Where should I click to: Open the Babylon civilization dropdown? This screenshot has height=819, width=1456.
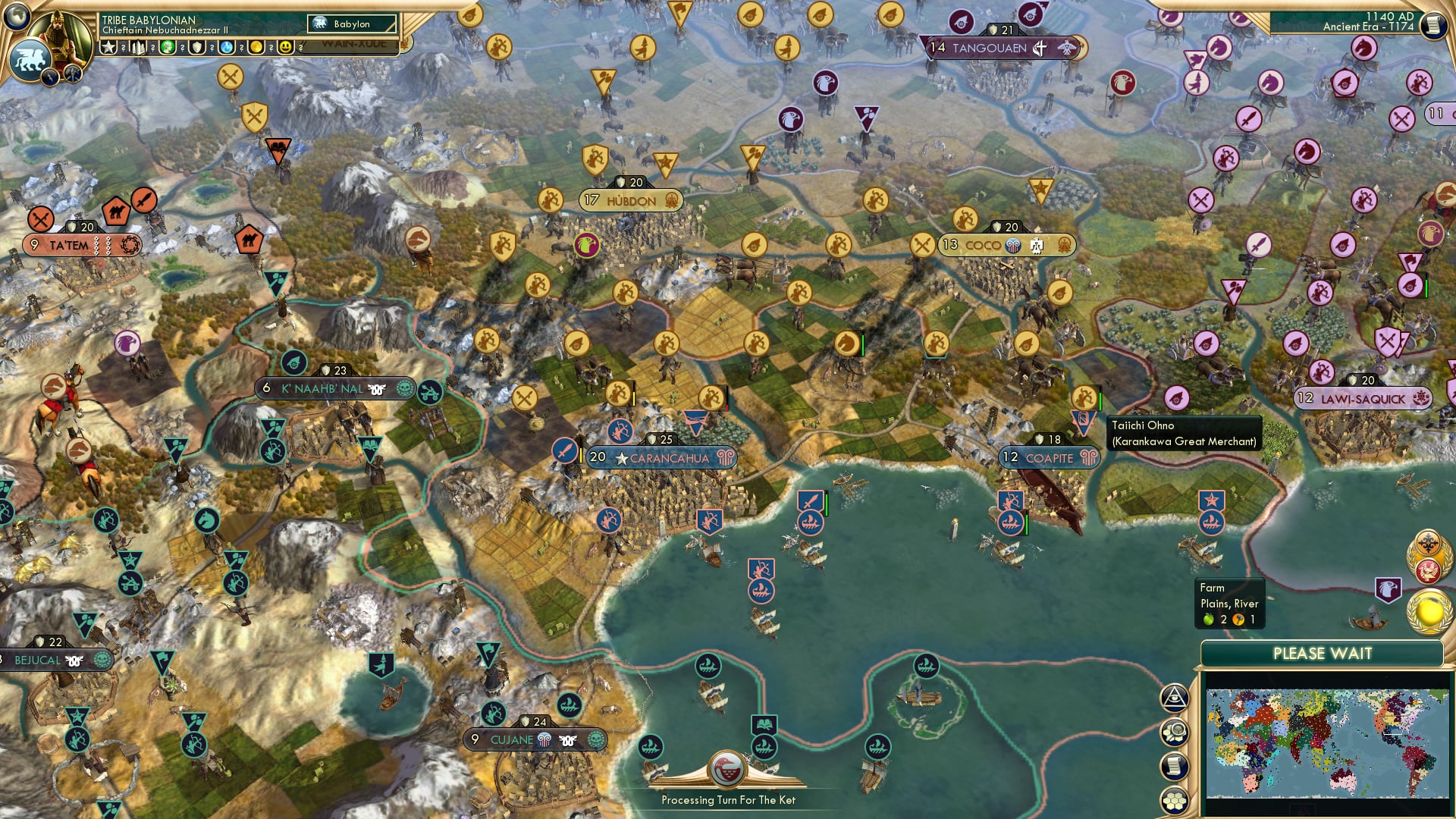[350, 24]
